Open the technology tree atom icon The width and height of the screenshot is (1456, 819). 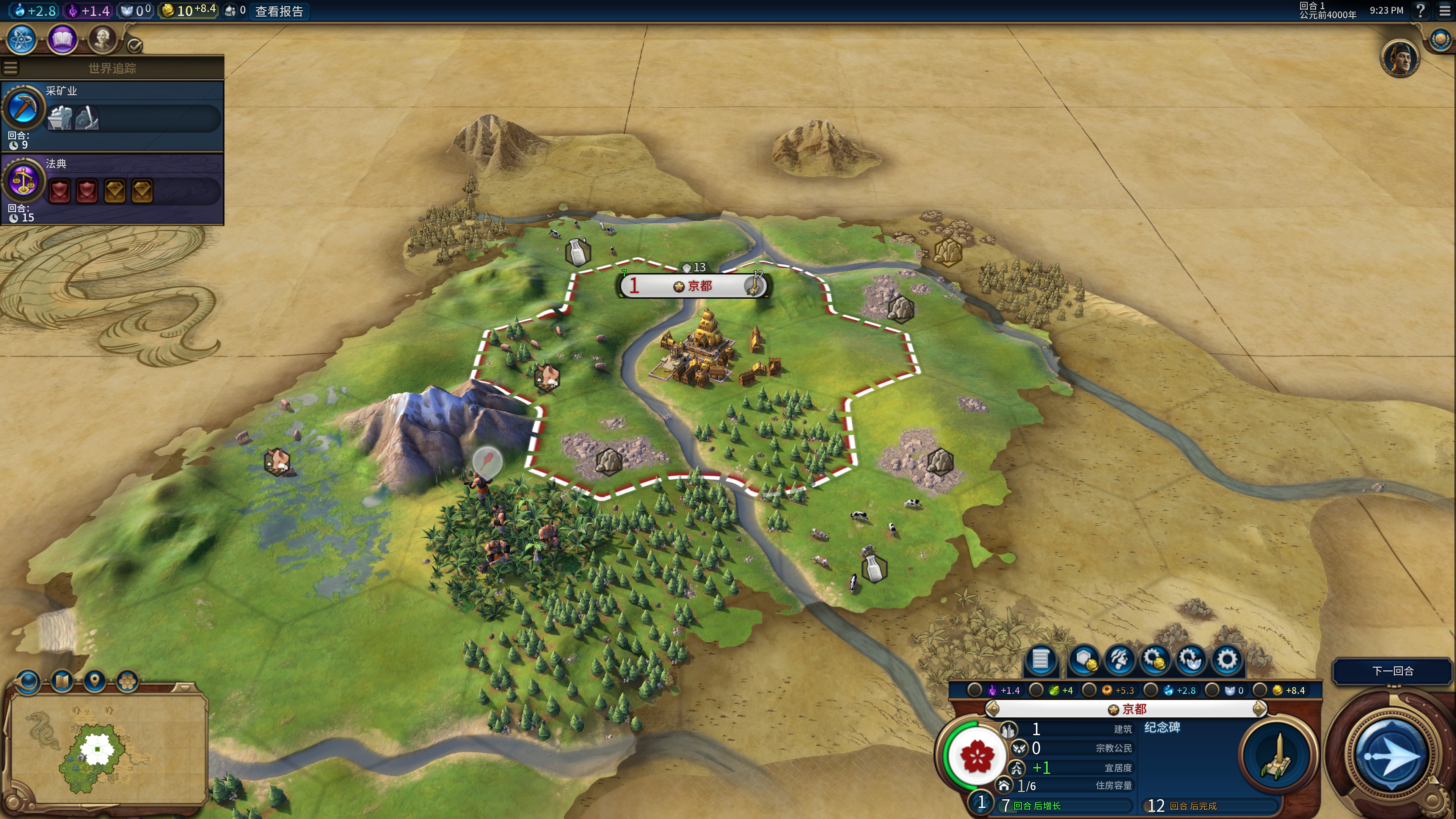click(x=22, y=39)
